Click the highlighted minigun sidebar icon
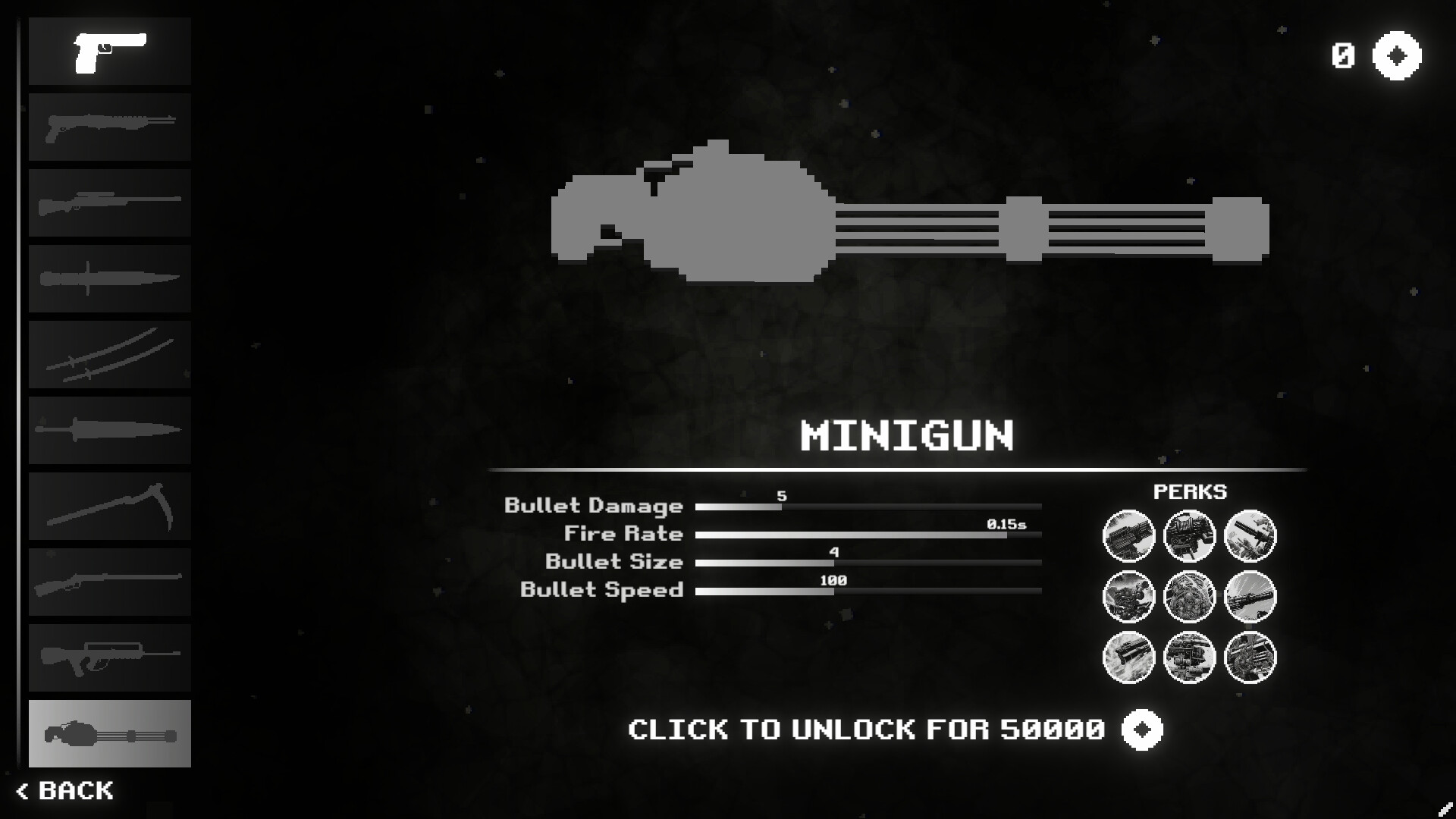Image resolution: width=1456 pixels, height=819 pixels. point(109,733)
